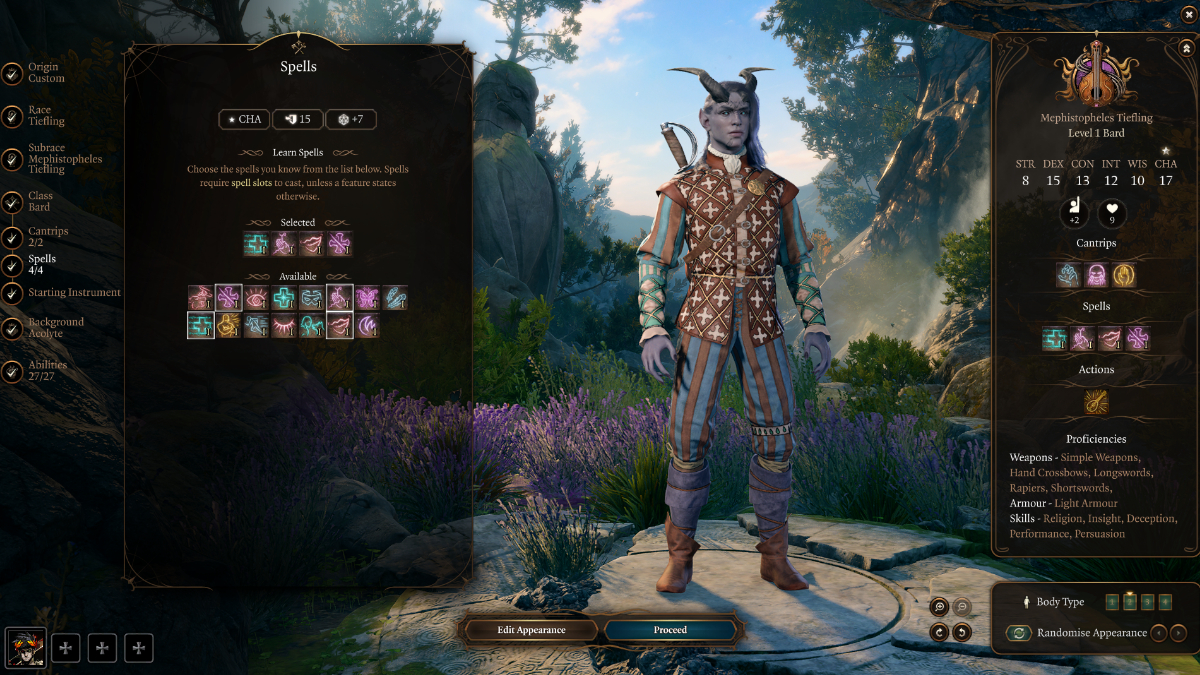1200x675 pixels.
Task: Click the Randomise Appearance button
Action: (x=1018, y=633)
